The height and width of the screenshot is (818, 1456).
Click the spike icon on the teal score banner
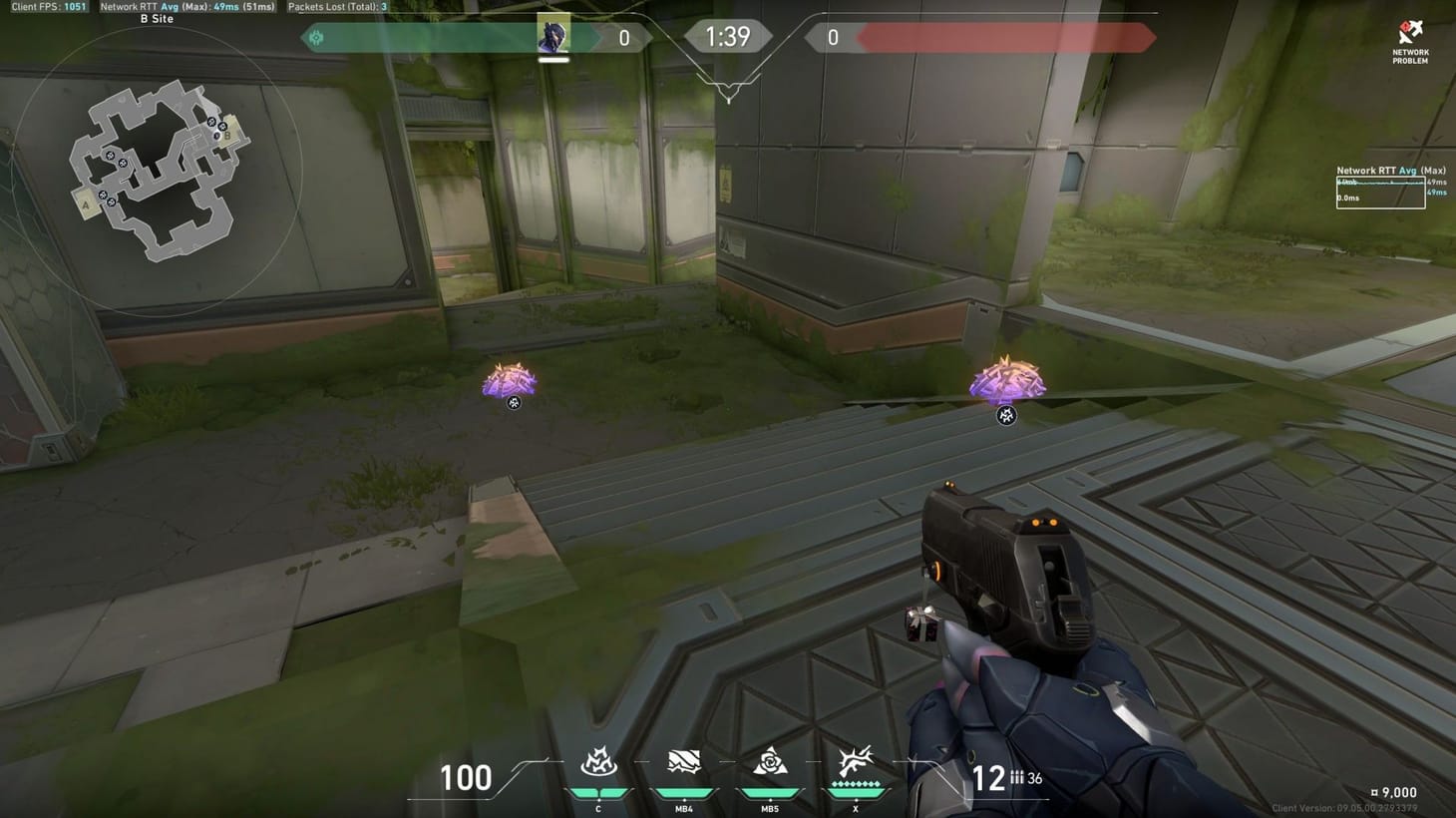click(x=317, y=37)
